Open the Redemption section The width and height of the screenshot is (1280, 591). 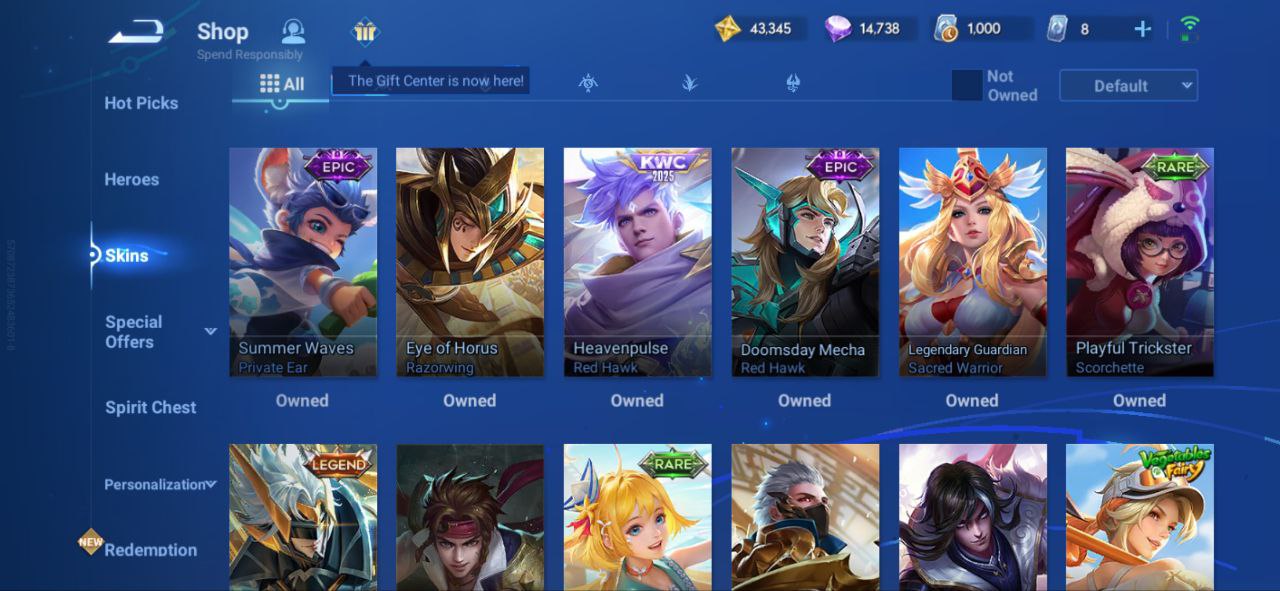pos(150,550)
